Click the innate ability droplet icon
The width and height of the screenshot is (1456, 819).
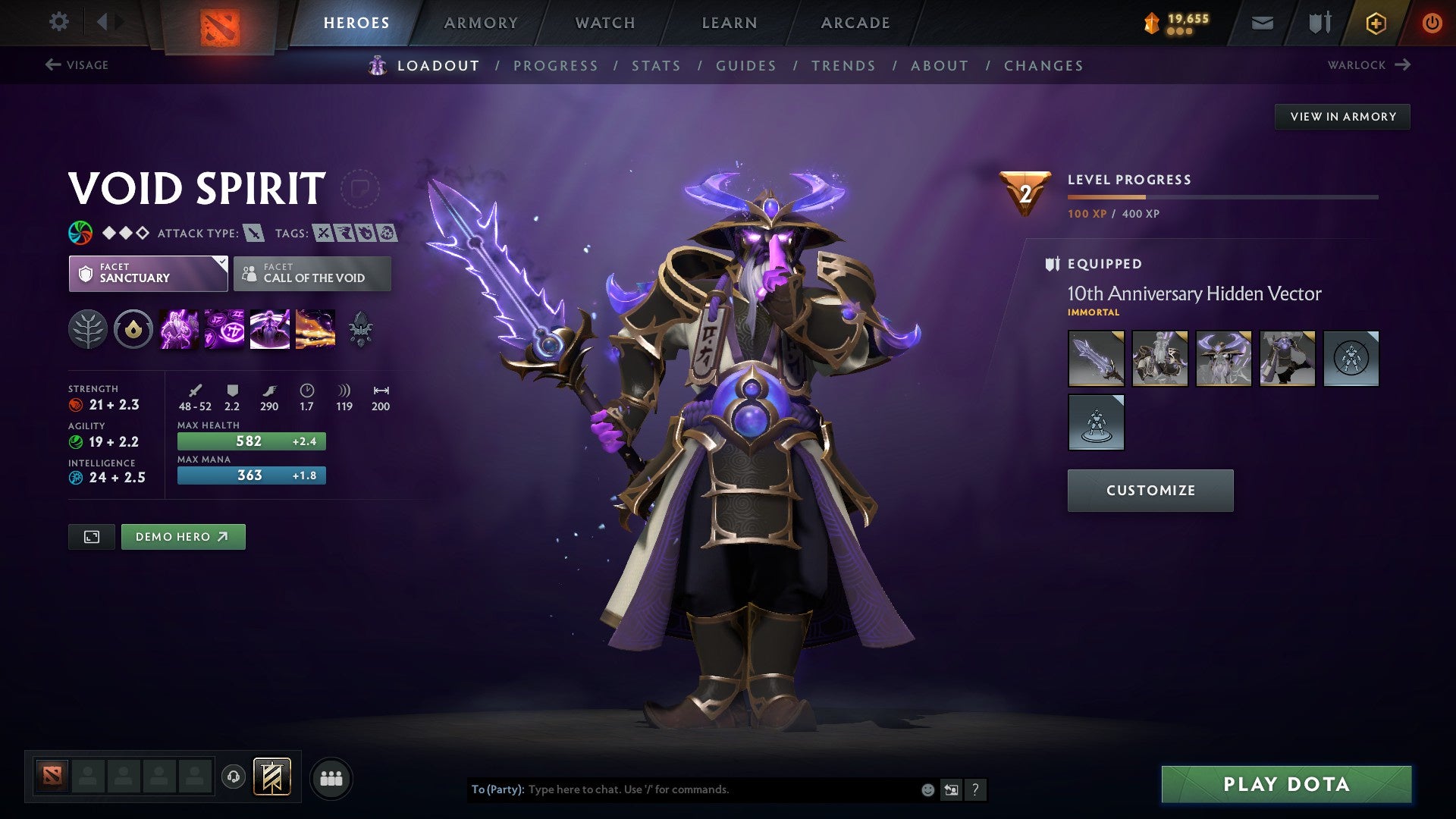coord(133,330)
